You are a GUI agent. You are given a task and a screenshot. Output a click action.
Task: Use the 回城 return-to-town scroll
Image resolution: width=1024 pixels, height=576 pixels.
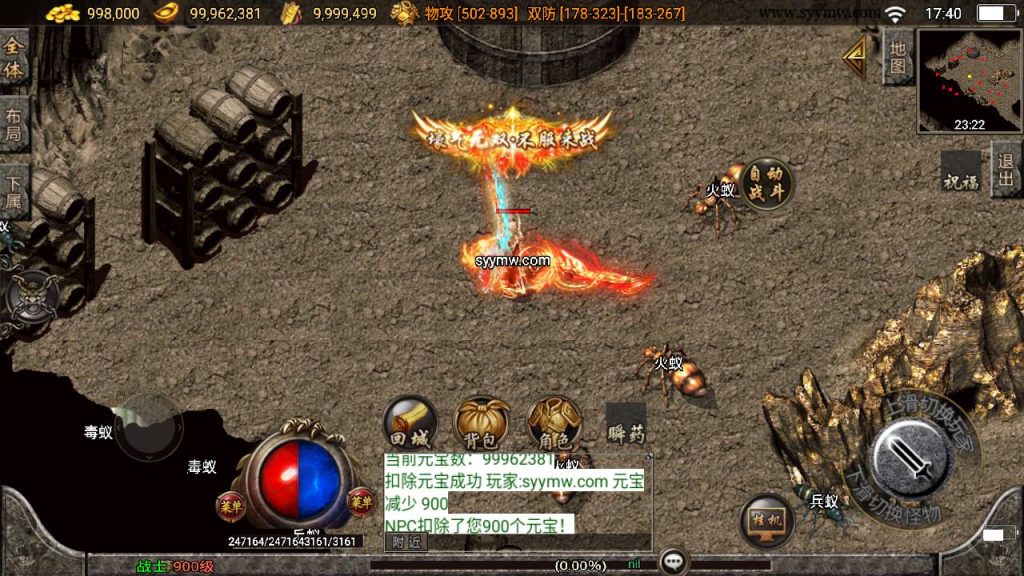(410, 422)
